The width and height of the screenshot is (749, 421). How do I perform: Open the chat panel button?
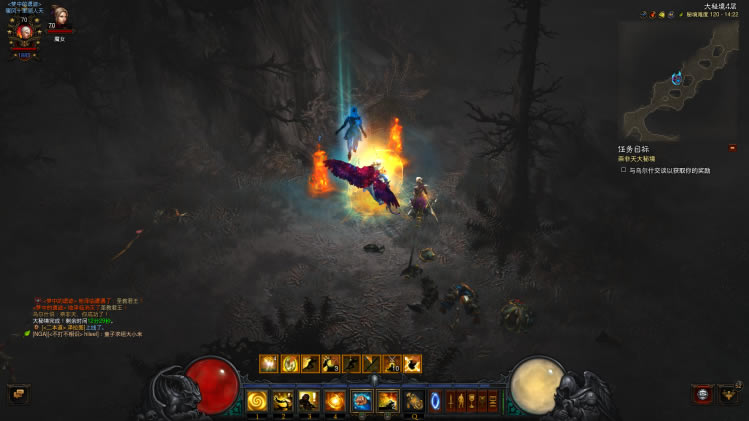(17, 394)
